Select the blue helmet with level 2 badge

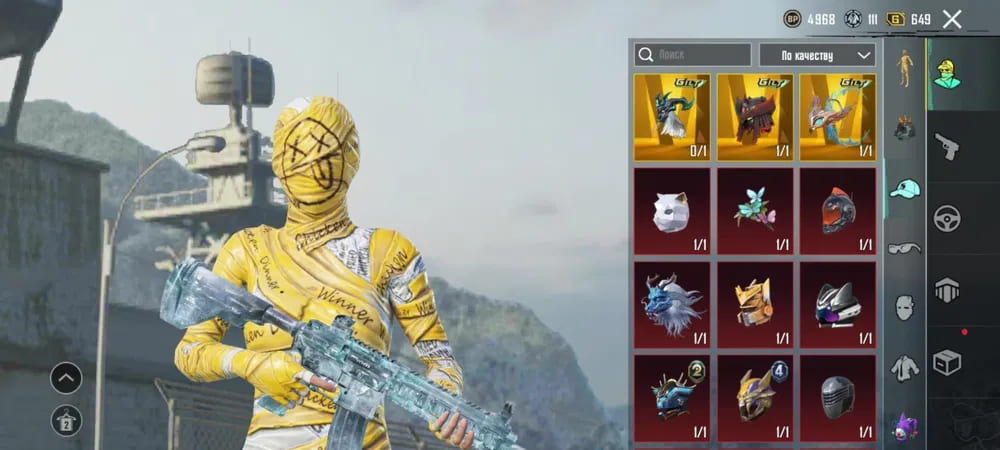click(x=672, y=398)
